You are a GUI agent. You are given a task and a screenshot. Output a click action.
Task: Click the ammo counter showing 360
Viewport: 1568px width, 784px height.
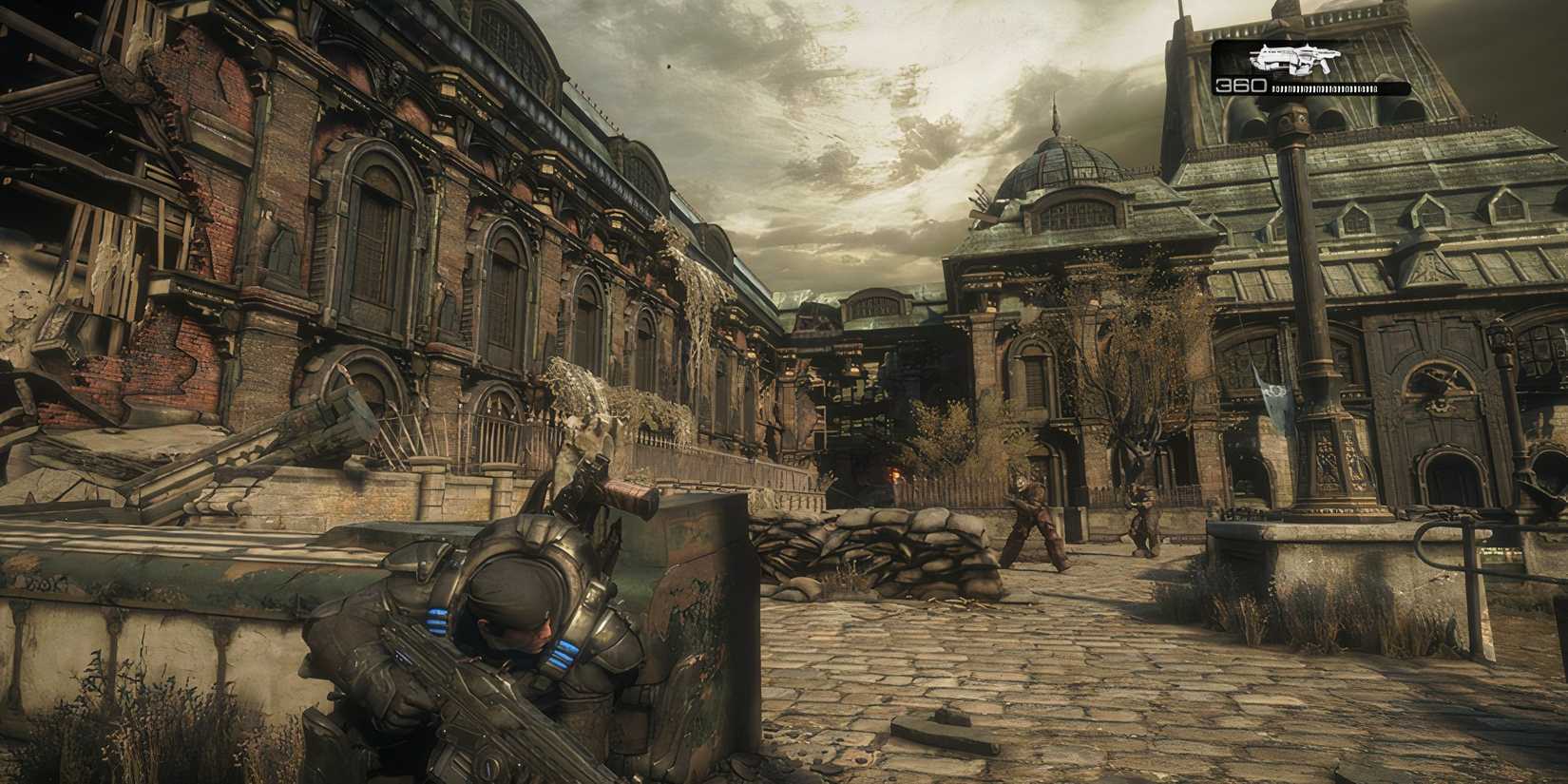click(1241, 86)
